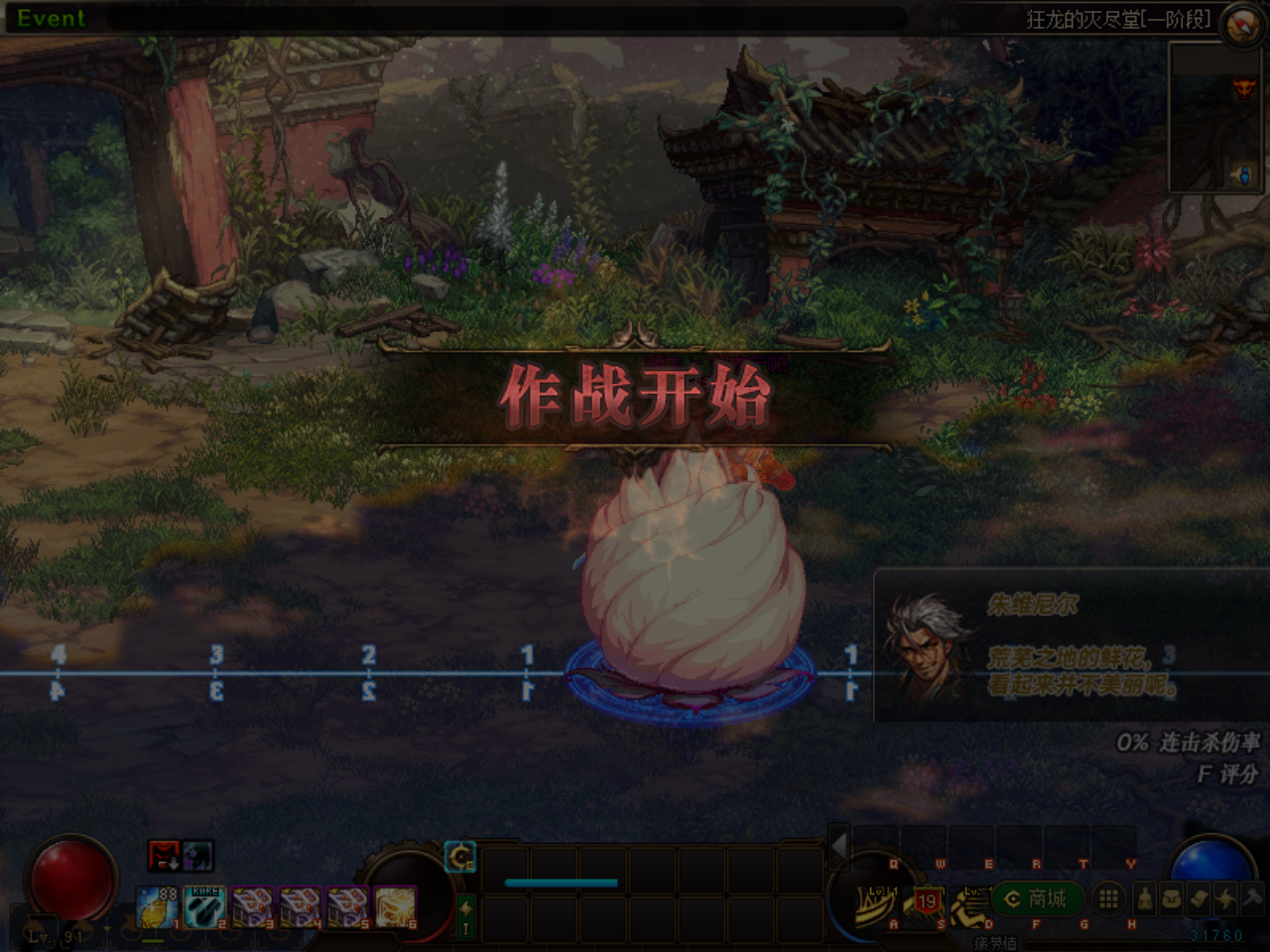Toggle the dark shadow buff icon next to it
Screen dimensions: 1270x952
197,857
